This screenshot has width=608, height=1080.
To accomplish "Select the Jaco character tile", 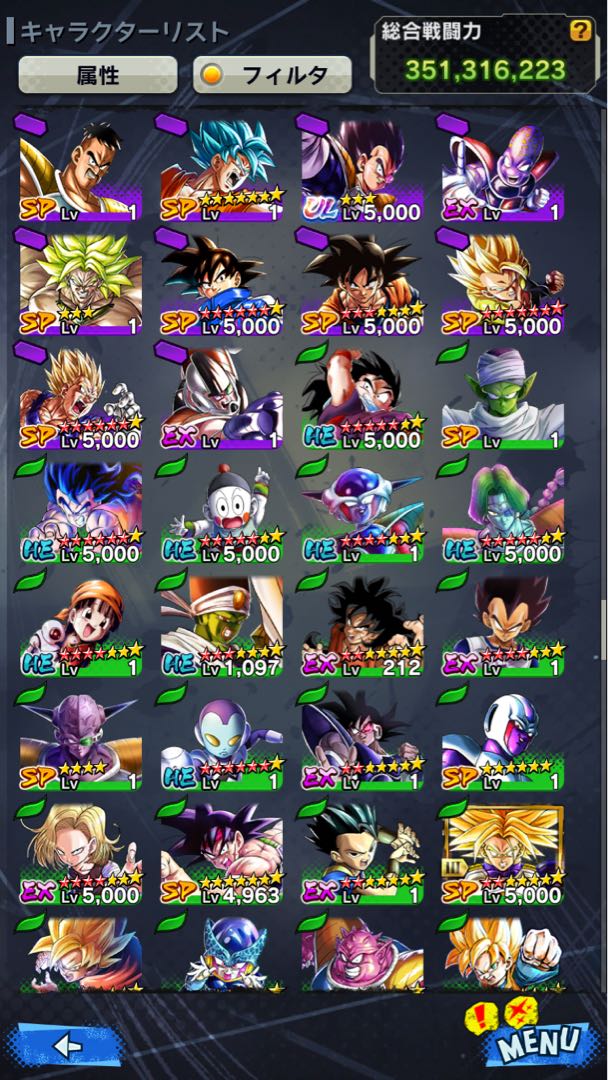I will pyautogui.click(x=221, y=739).
